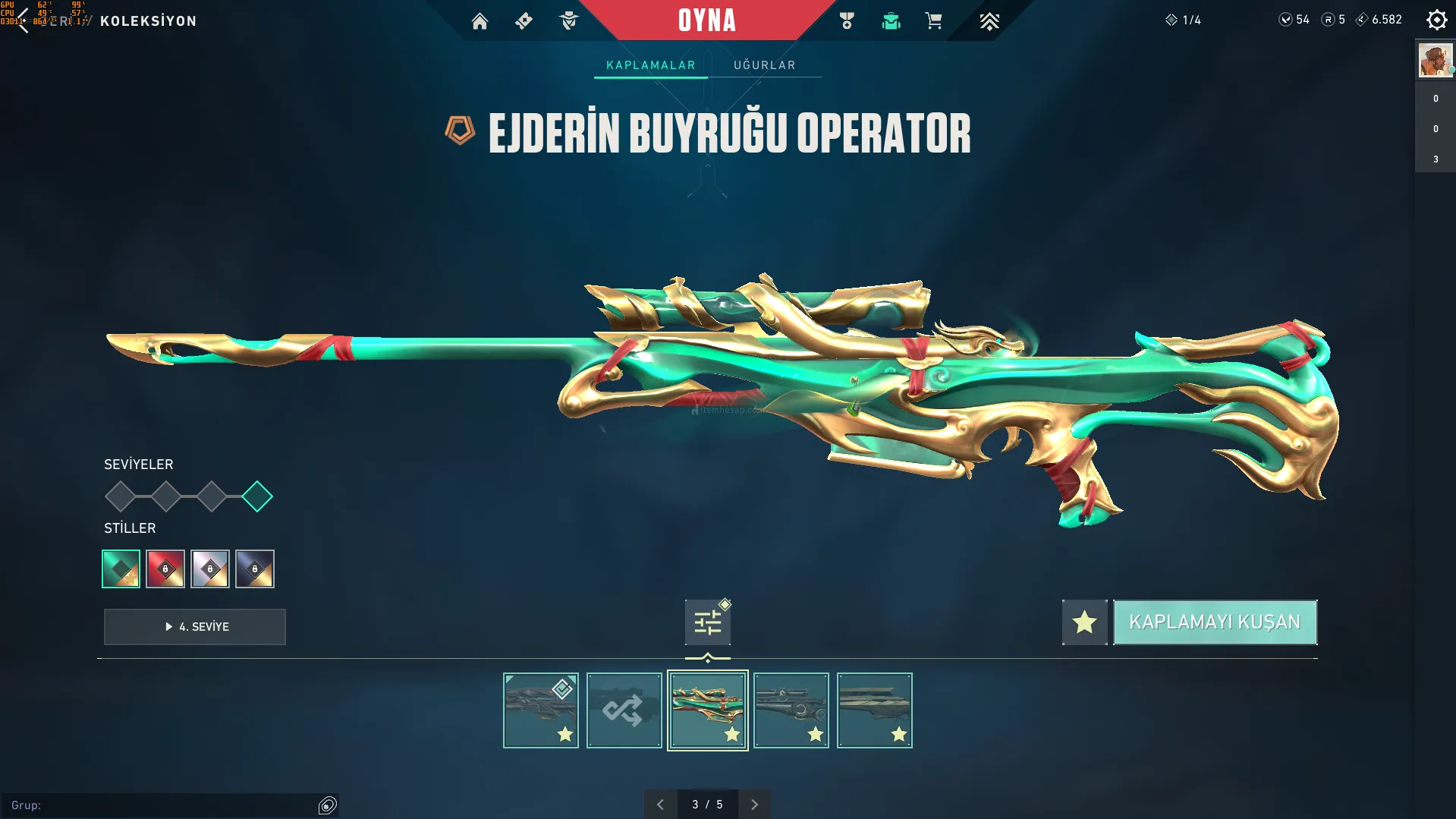Select the KAPLAMALAR tab
1456x819 pixels.
coord(650,65)
